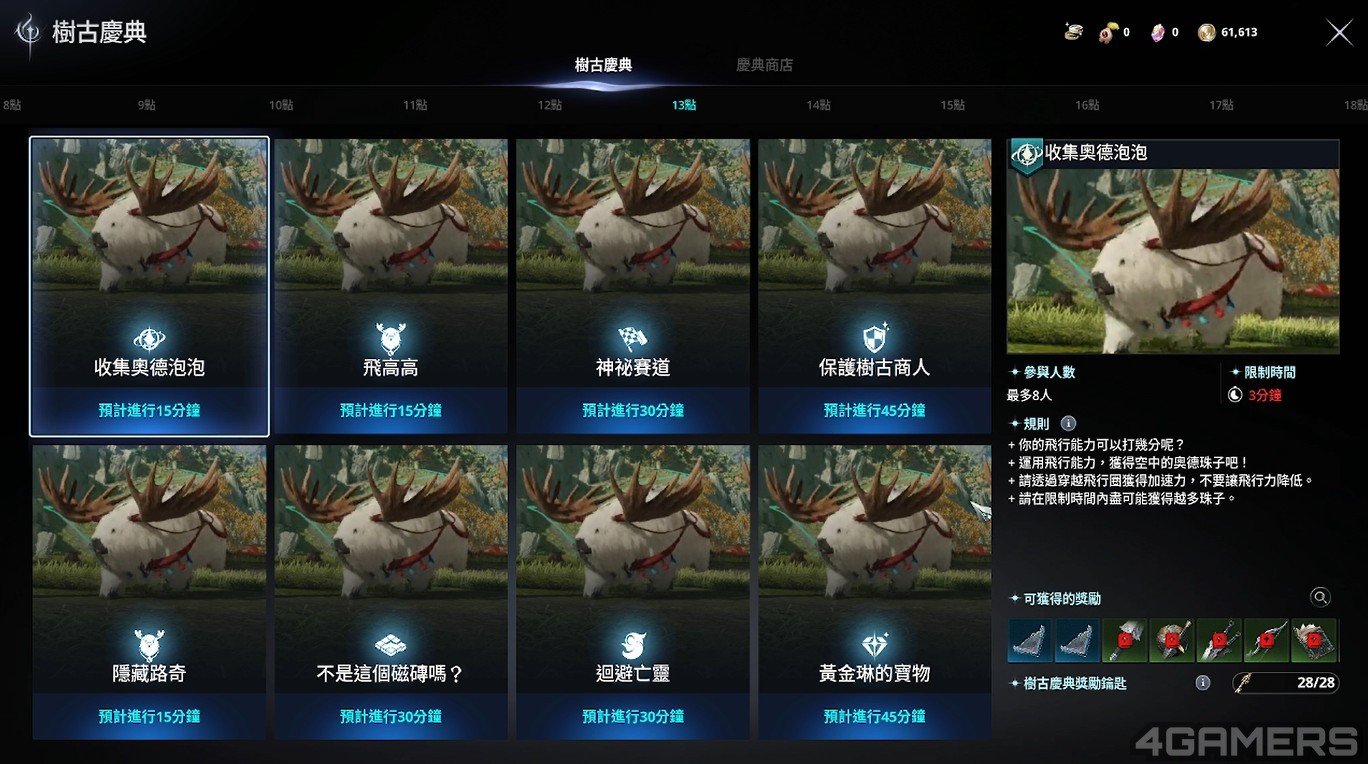Click the 28/28 key progress bar
This screenshot has height=764, width=1368.
tap(1284, 684)
